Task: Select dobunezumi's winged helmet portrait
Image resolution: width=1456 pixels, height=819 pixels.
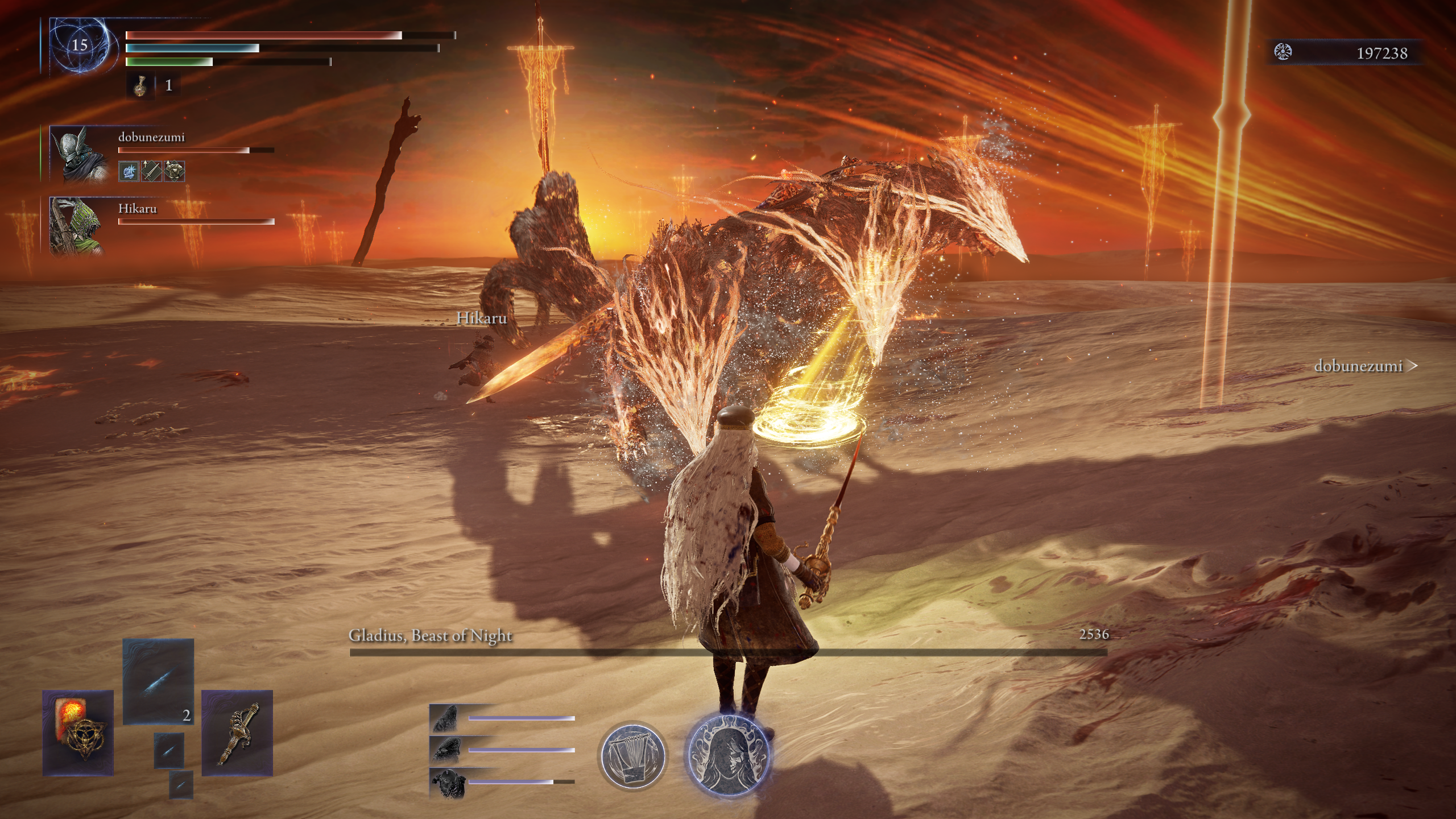Action: pos(79,154)
